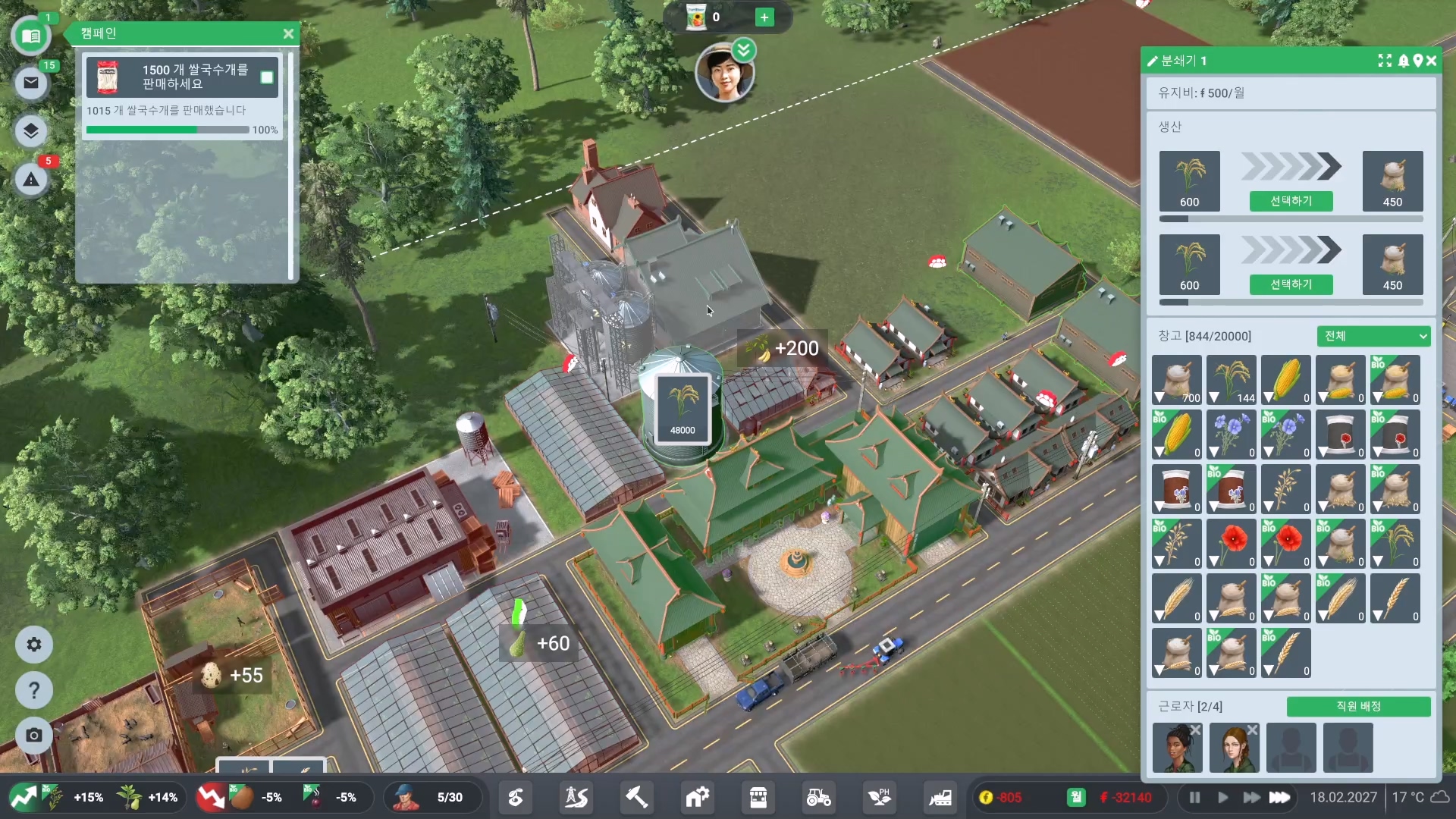1456x819 pixels.
Task: Click the location pin on 분쇄기 panel
Action: [1417, 61]
